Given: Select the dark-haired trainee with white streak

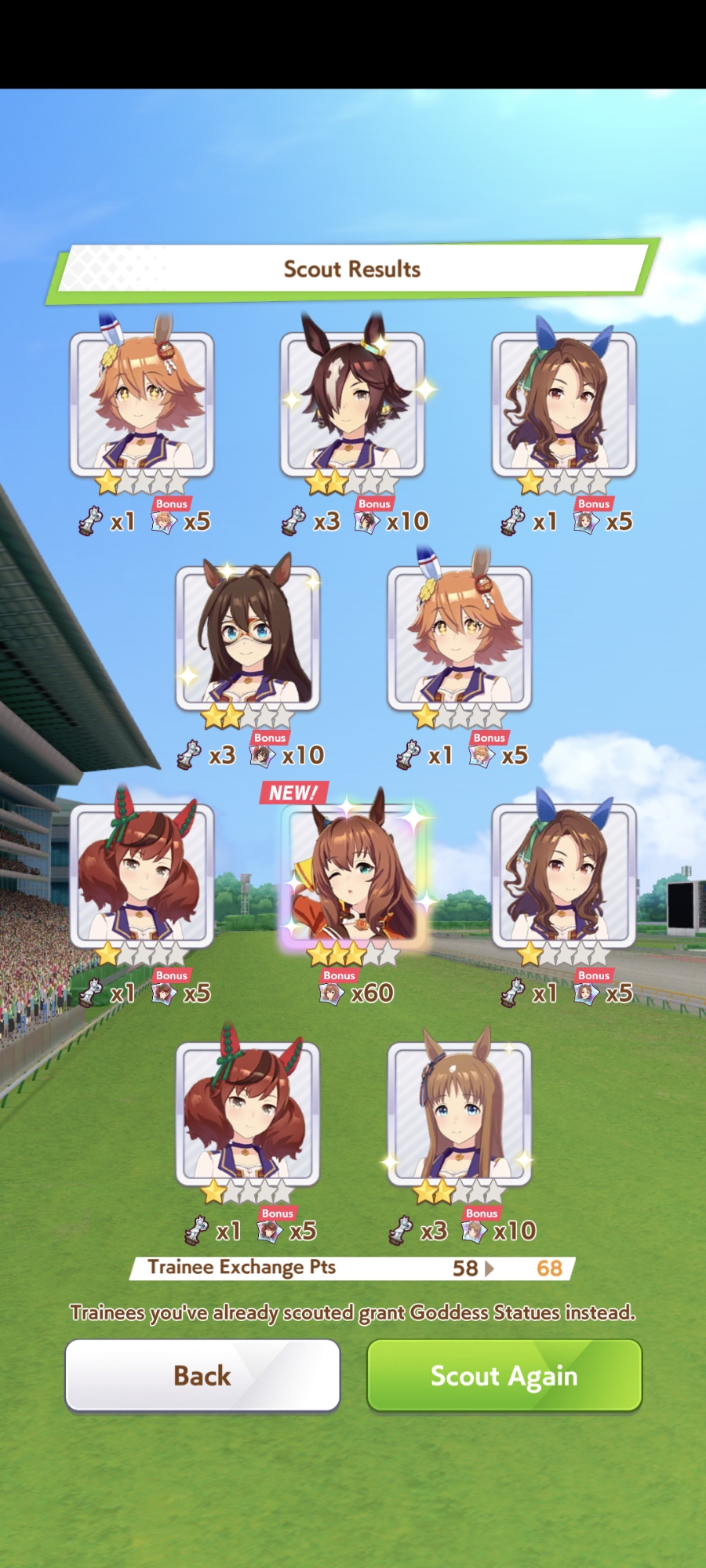Looking at the screenshot, I should point(352,403).
